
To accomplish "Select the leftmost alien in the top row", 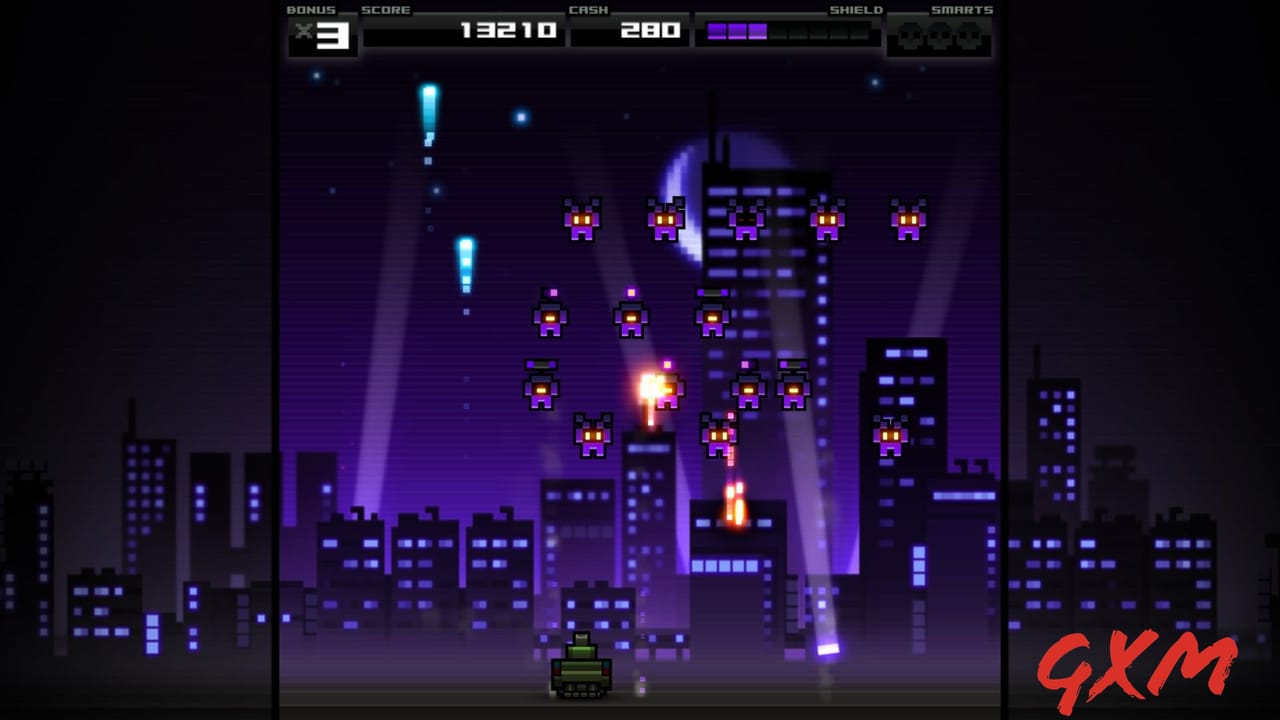I will coord(583,220).
